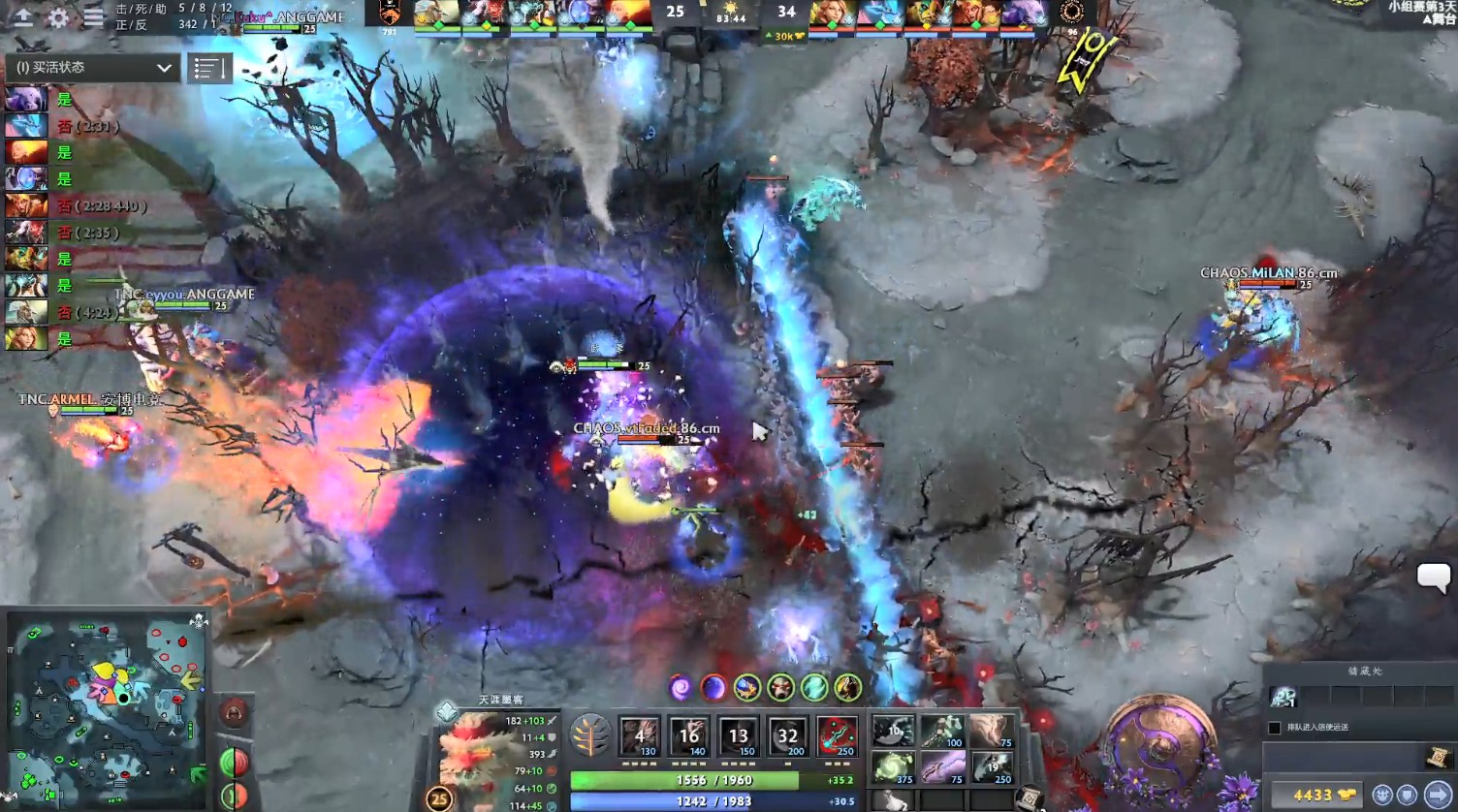Select the ultimate ability costing 250 mana
The width and height of the screenshot is (1458, 812).
coord(837,737)
